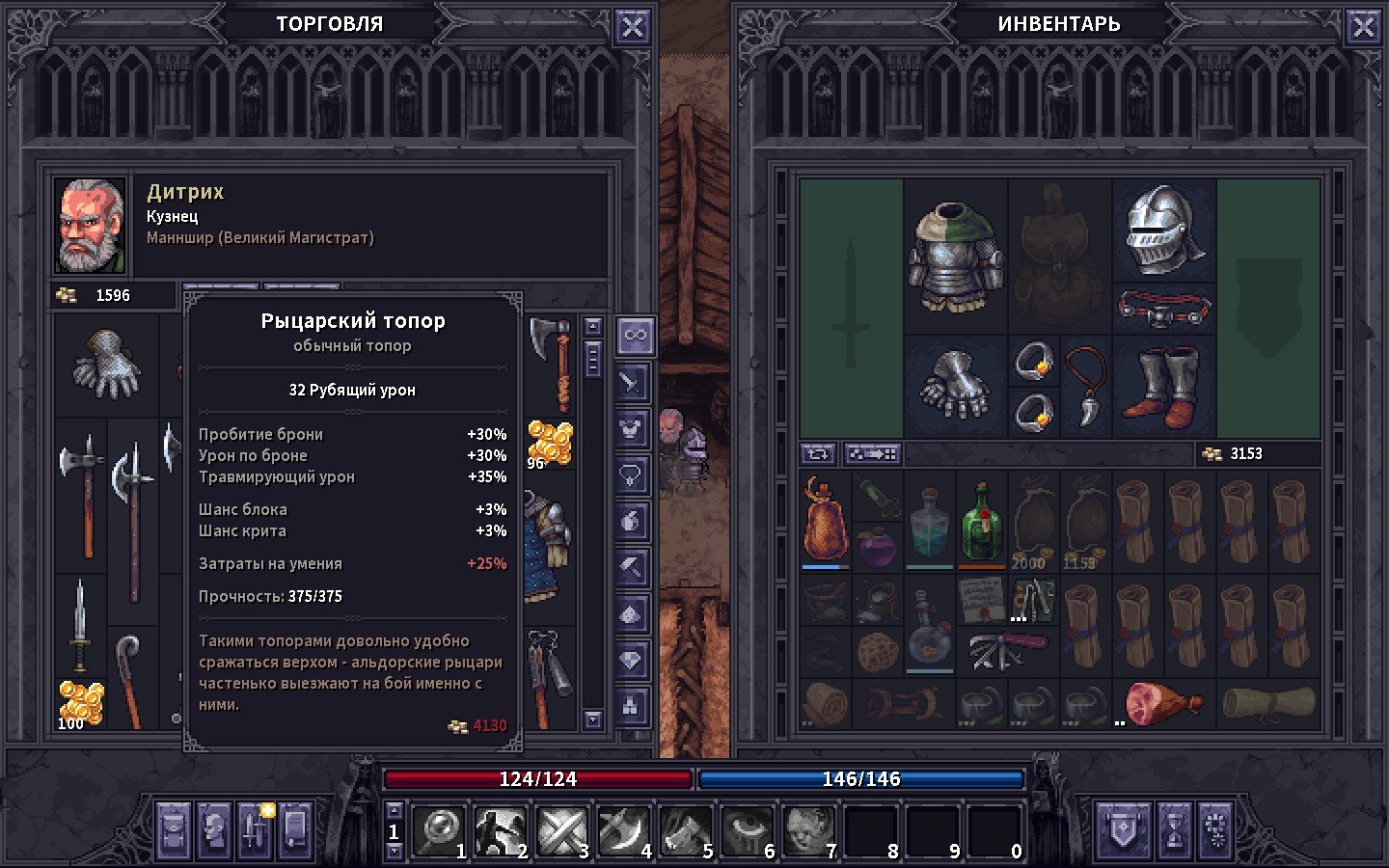Filter shop by apple food category
The height and width of the screenshot is (868, 1389).
632,522
